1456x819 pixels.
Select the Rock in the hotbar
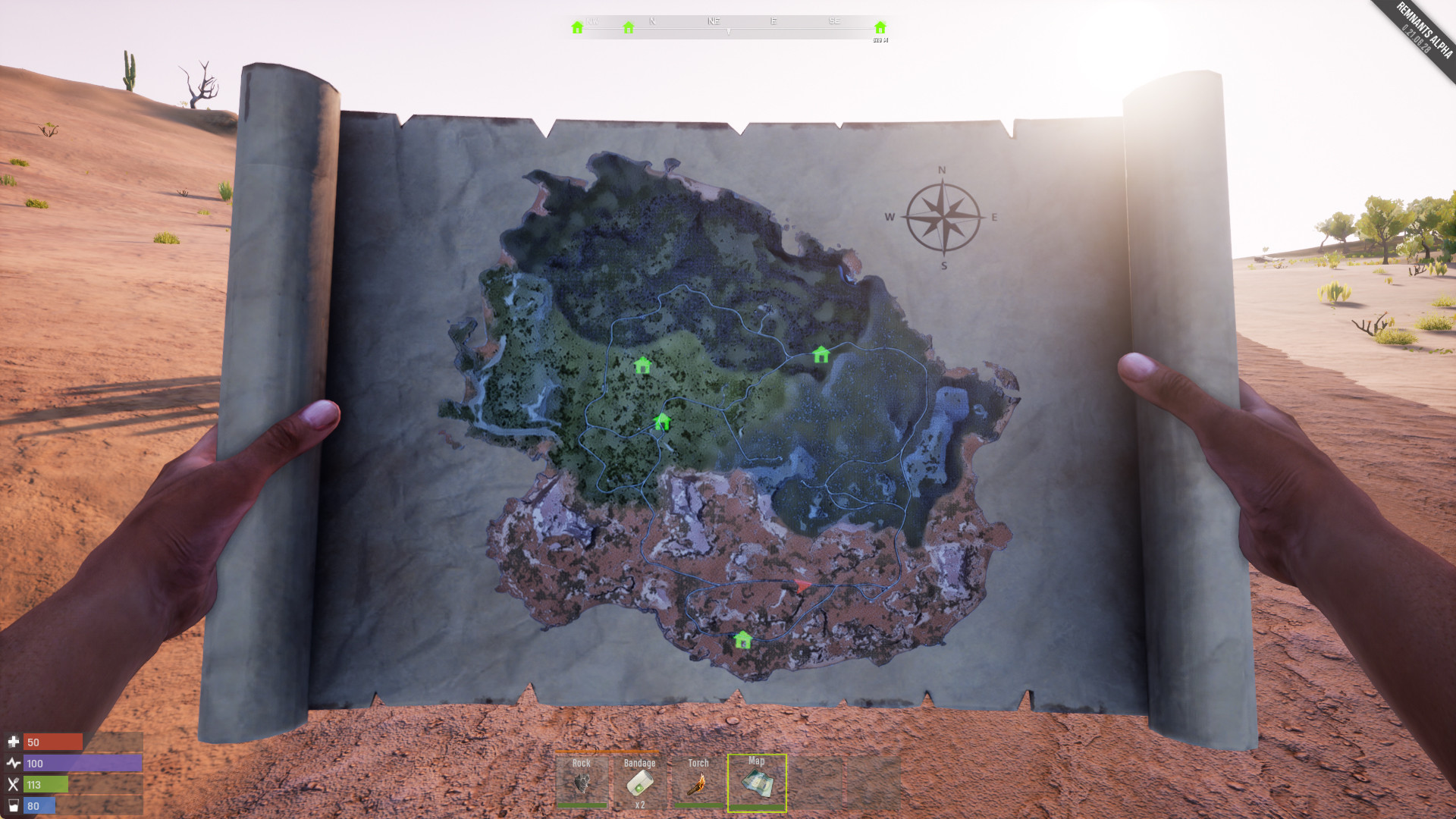point(581,783)
